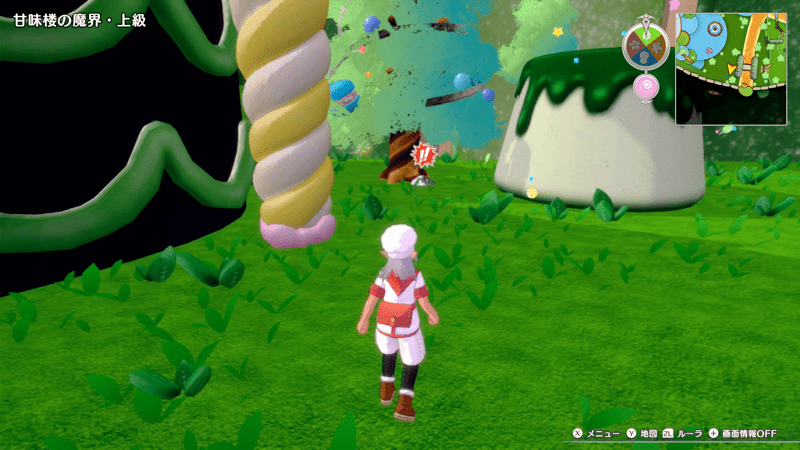
Task: Click the yellow player arrow on the minimap
Action: pyautogui.click(x=732, y=68)
